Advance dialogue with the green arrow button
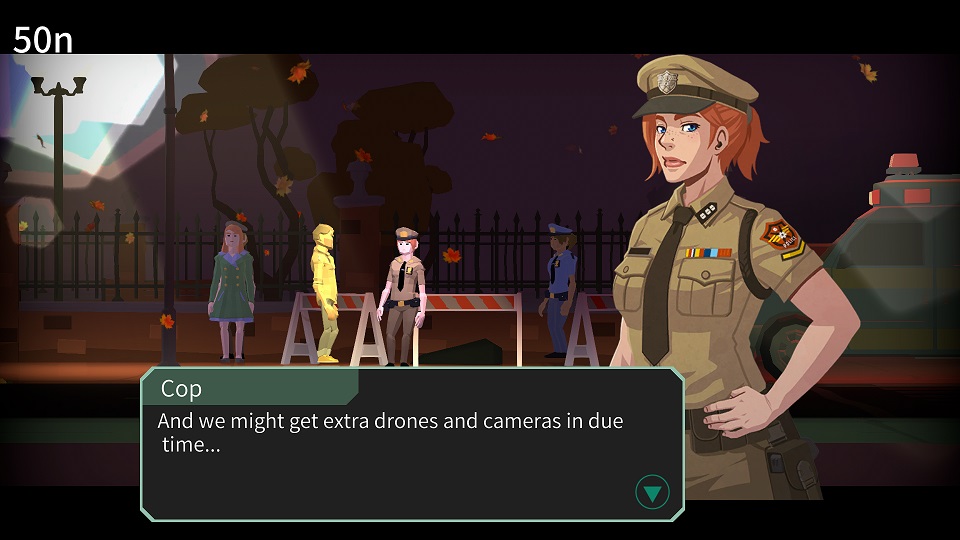The width and height of the screenshot is (960, 540). 652,492
